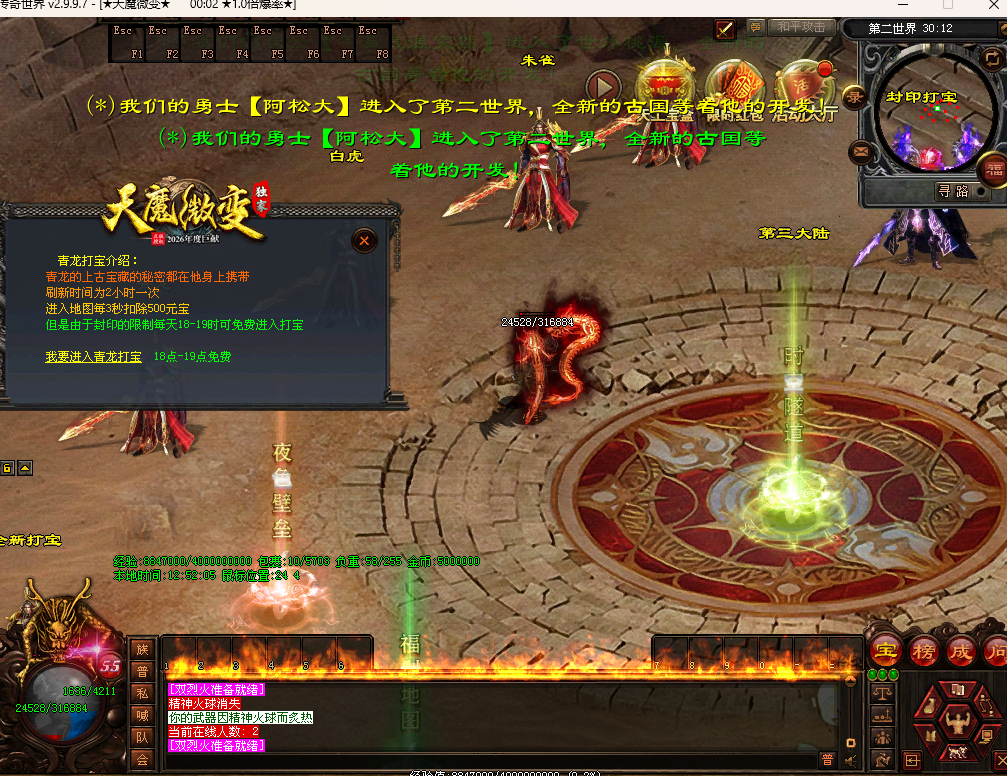Image resolution: width=1007 pixels, height=776 pixels.
Task: Close the 青龙打宝 dialog panel
Action: [x=365, y=240]
